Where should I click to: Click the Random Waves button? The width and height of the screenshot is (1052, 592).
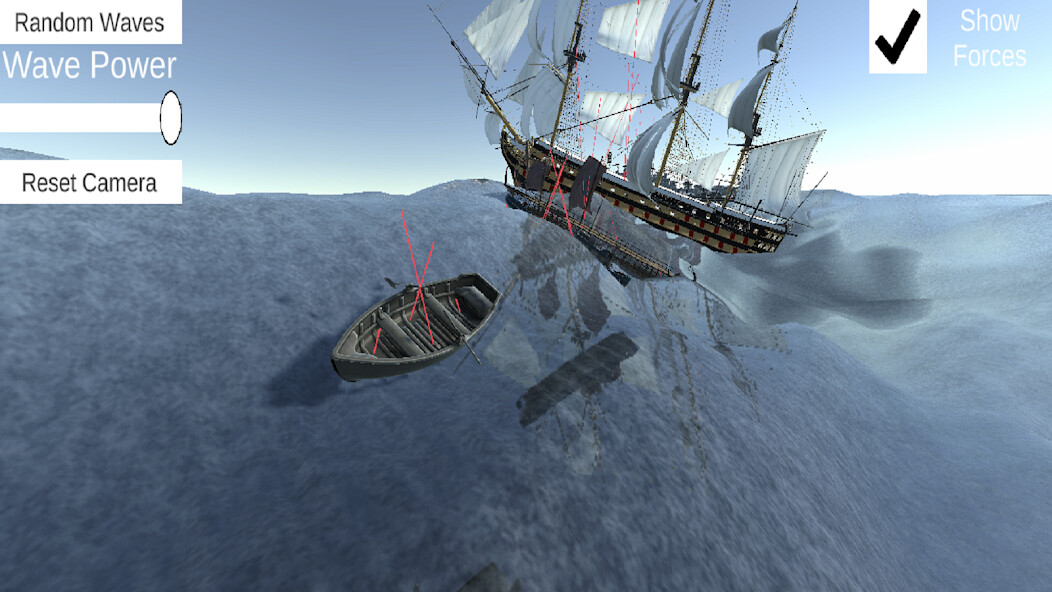click(90, 22)
